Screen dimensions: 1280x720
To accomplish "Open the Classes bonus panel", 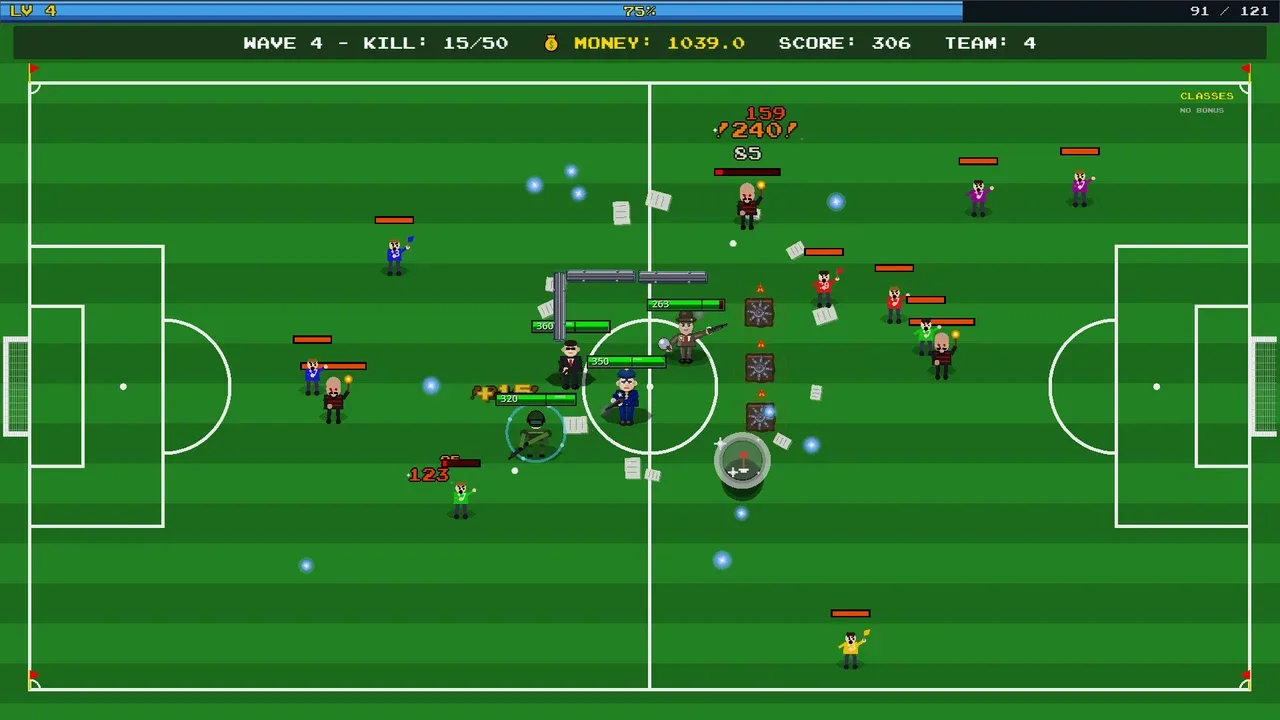I will point(1206,97).
